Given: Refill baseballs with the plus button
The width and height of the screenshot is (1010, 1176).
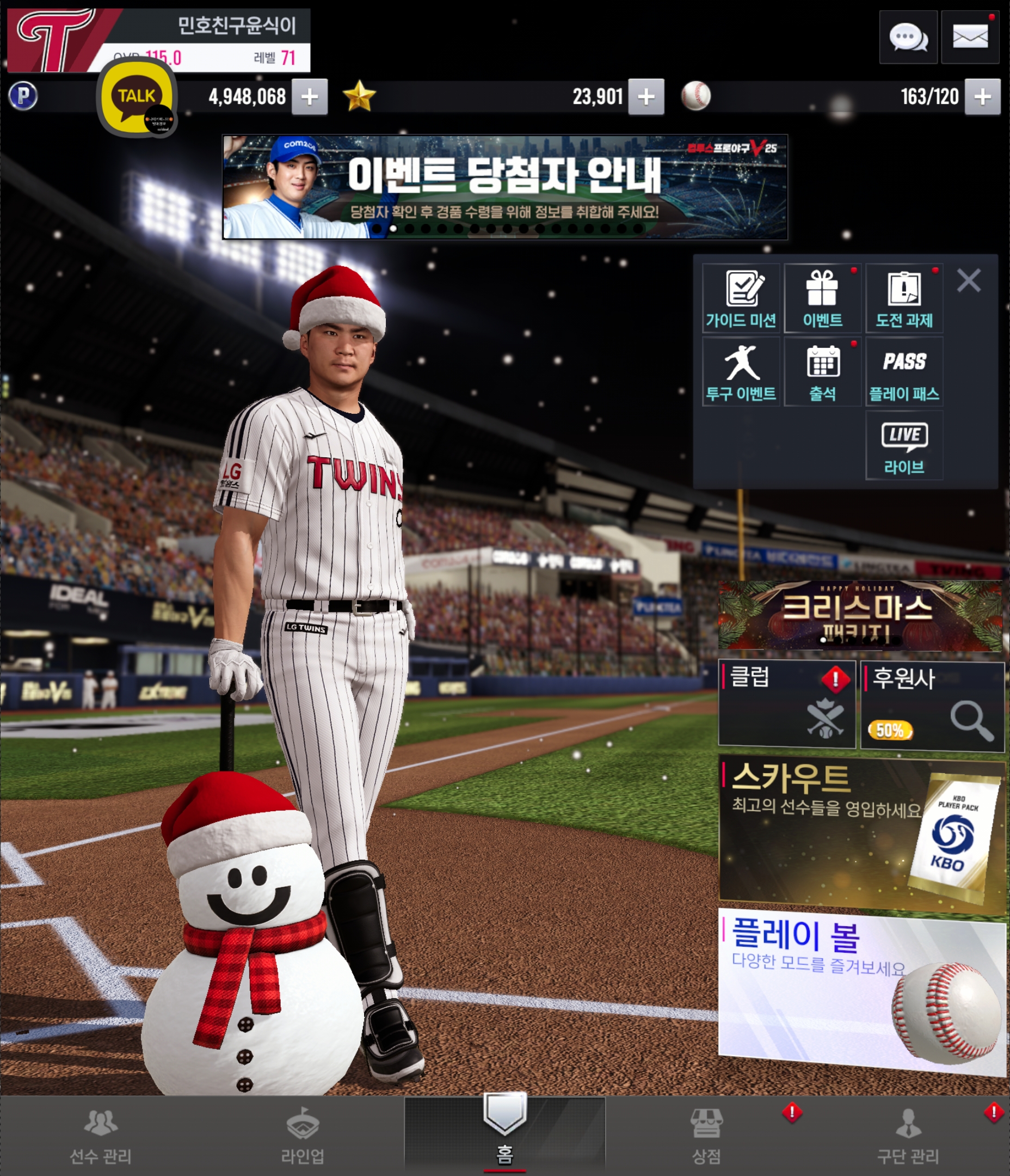Looking at the screenshot, I should [982, 97].
